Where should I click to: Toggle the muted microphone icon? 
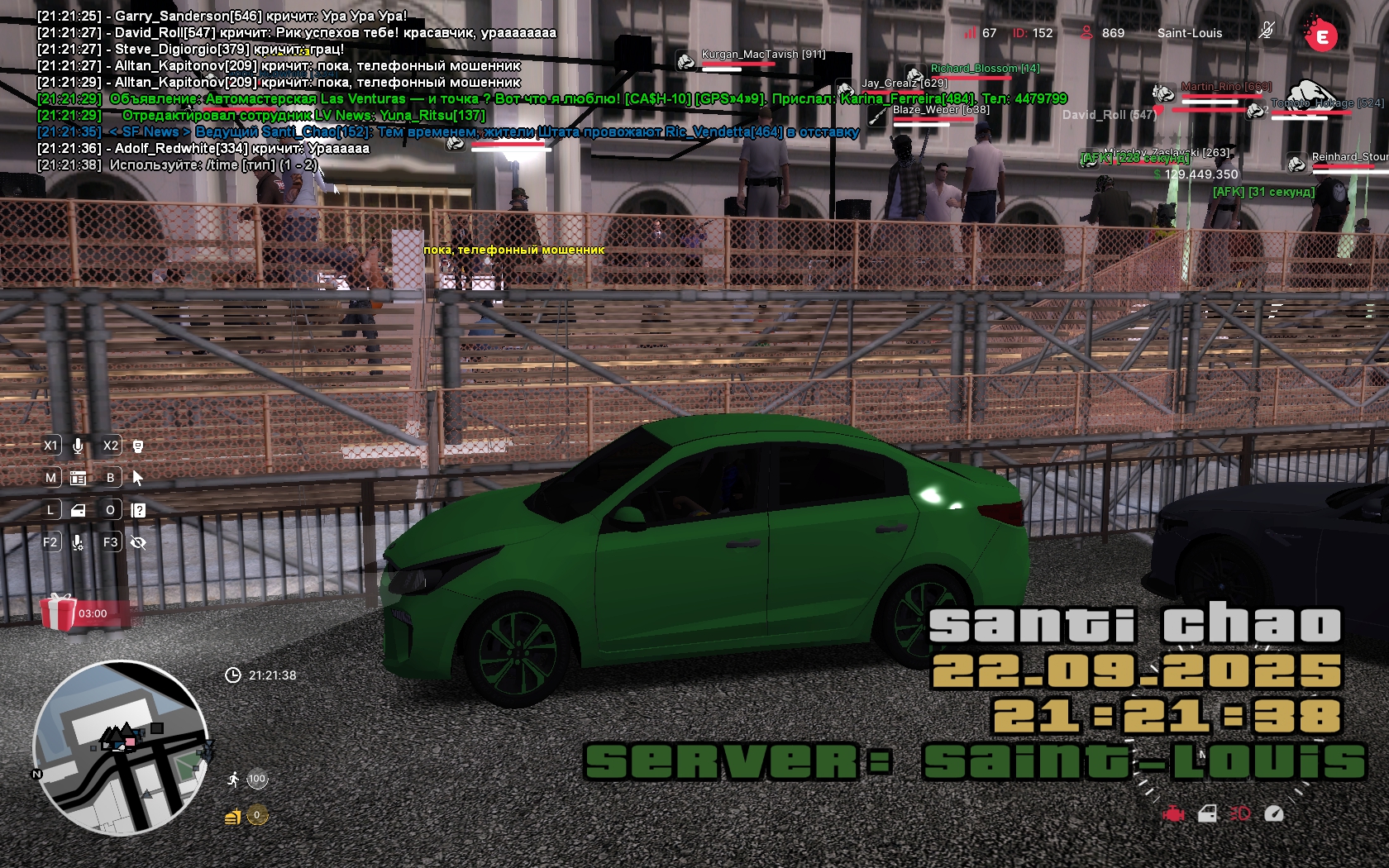coord(1266,31)
